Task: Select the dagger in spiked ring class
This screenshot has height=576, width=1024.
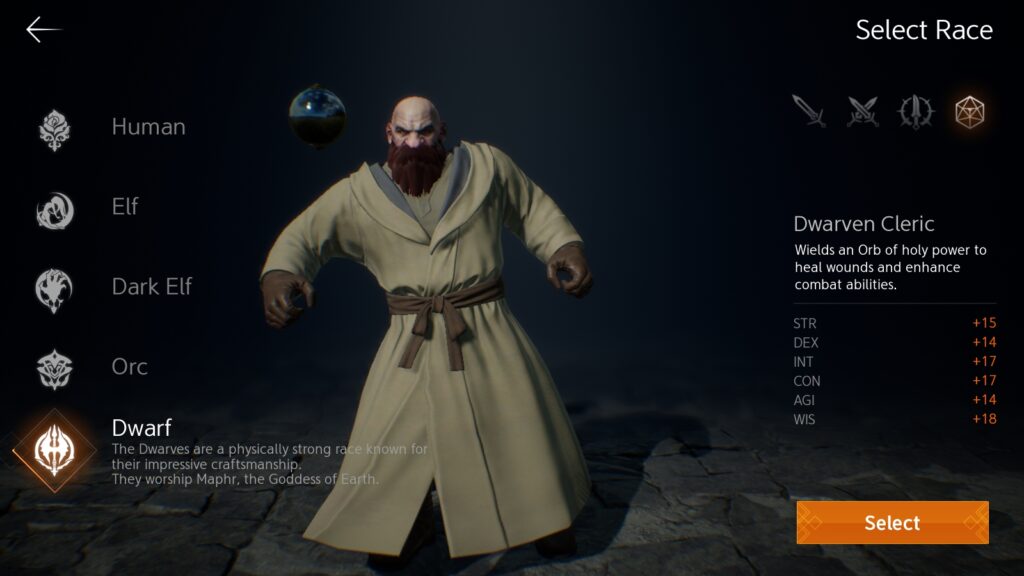Action: click(916, 111)
